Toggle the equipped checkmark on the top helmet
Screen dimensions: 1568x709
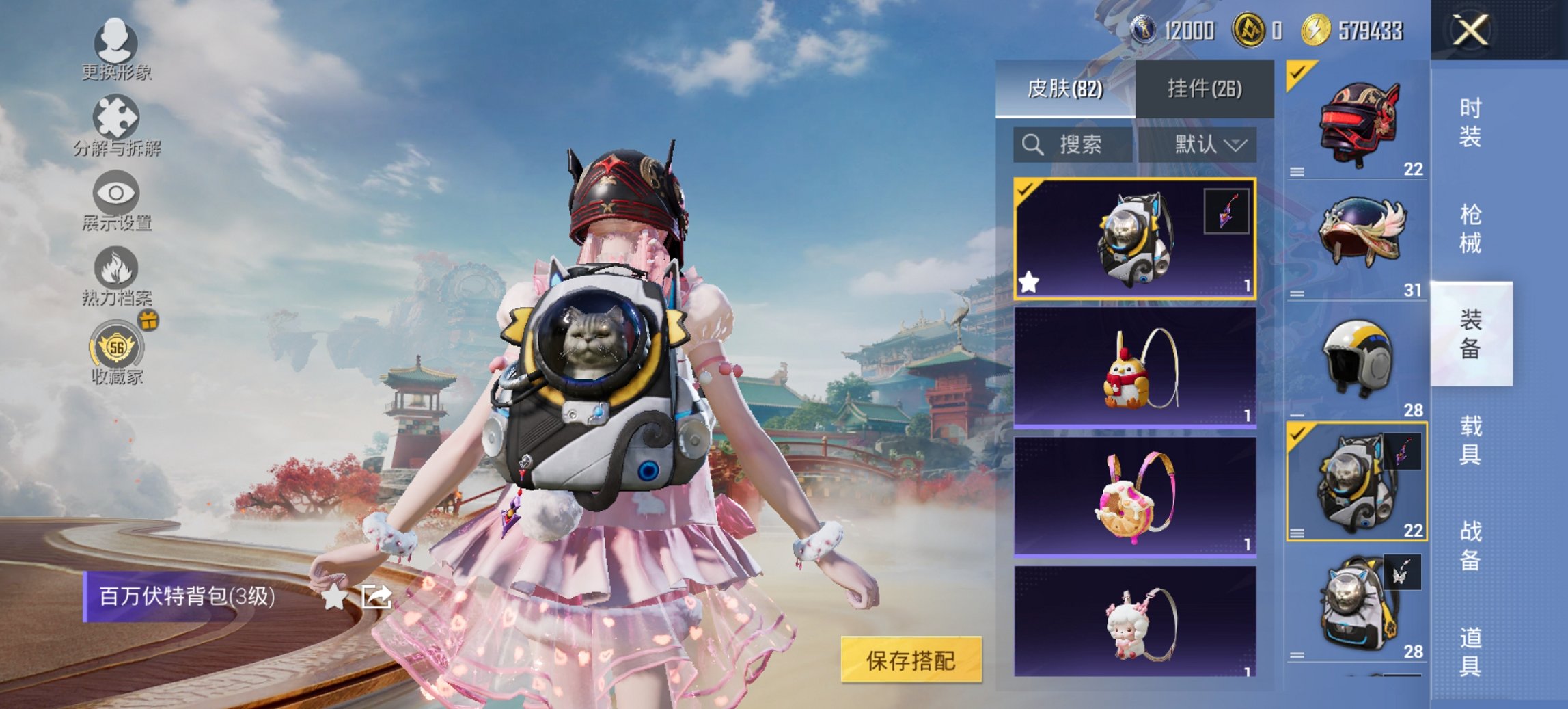pyautogui.click(x=1299, y=71)
